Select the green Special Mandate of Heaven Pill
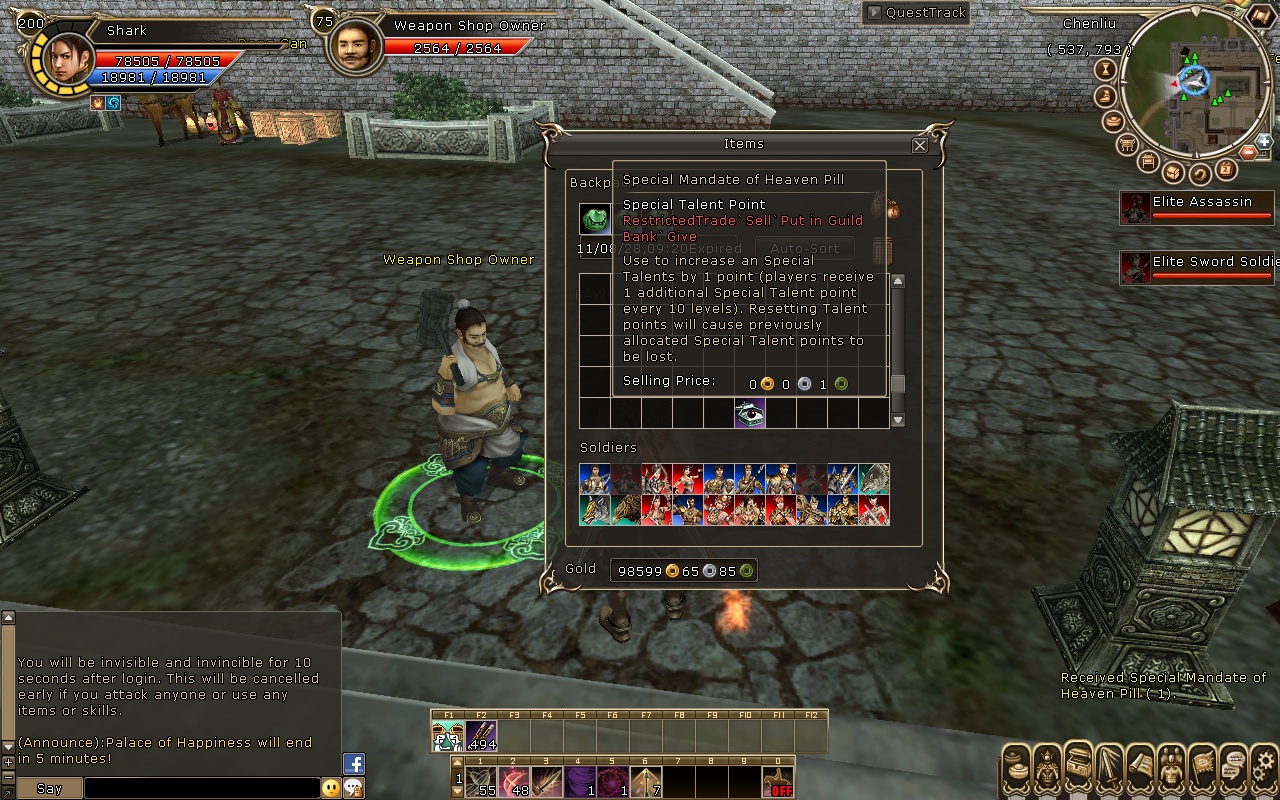 tap(596, 219)
